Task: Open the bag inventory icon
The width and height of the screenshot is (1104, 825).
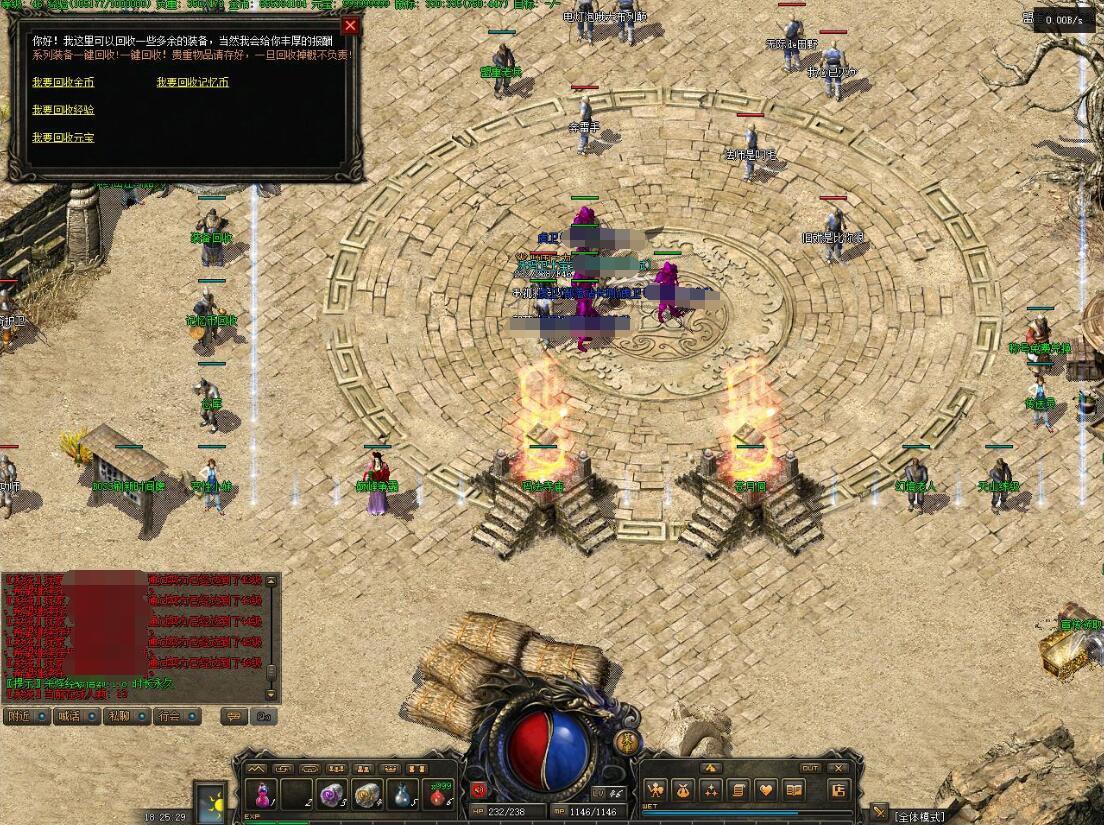Action: [x=684, y=791]
